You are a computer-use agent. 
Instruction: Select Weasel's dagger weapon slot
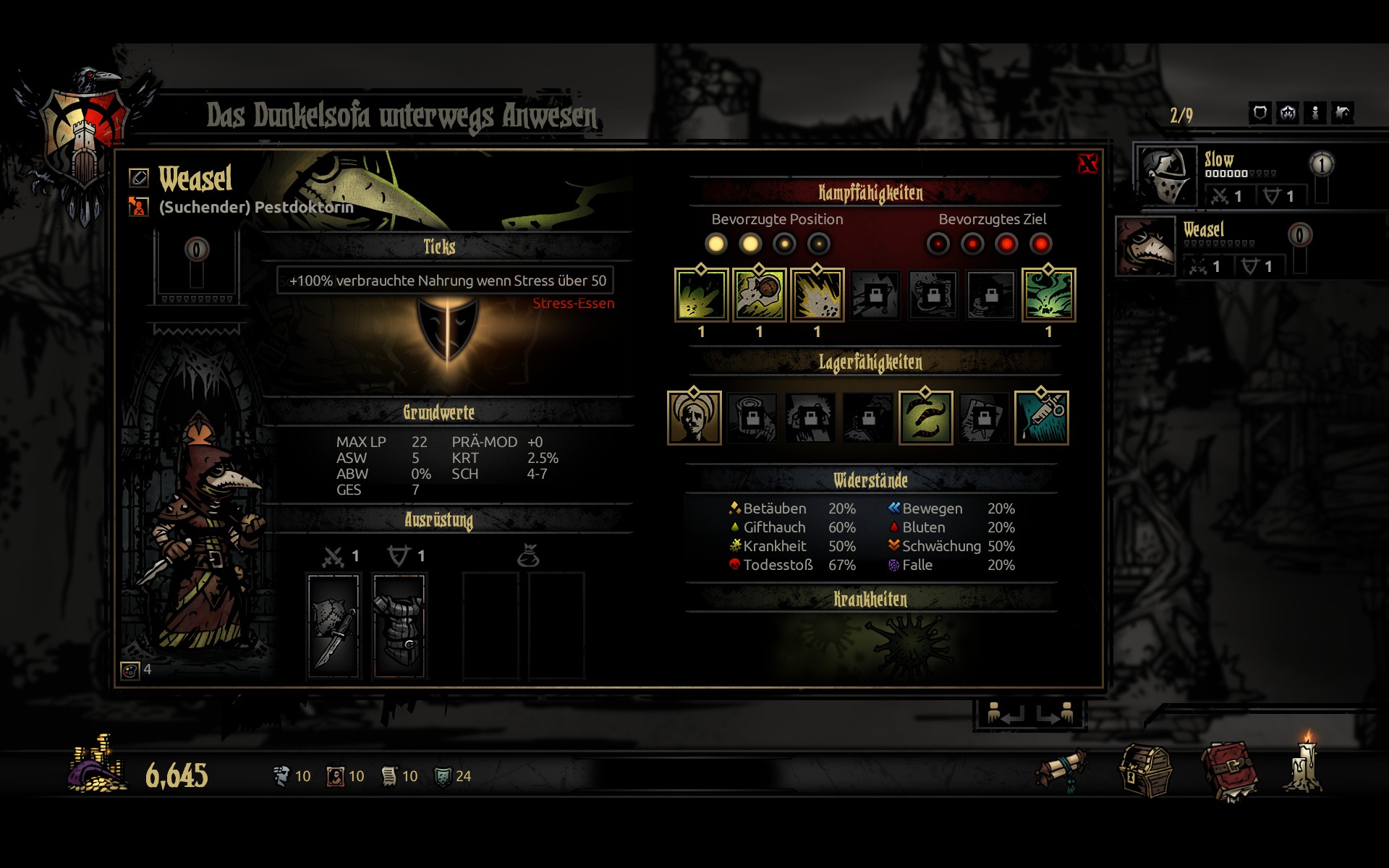pos(334,626)
